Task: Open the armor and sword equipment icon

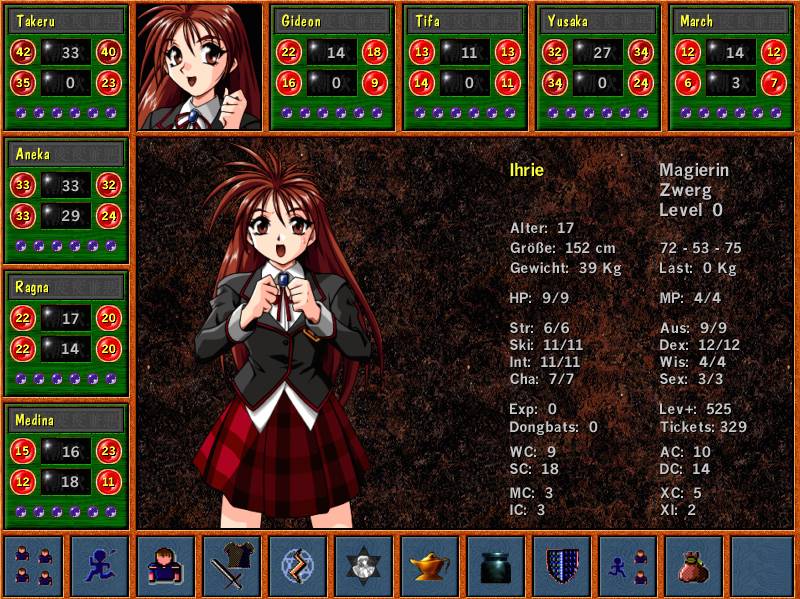Action: click(232, 566)
